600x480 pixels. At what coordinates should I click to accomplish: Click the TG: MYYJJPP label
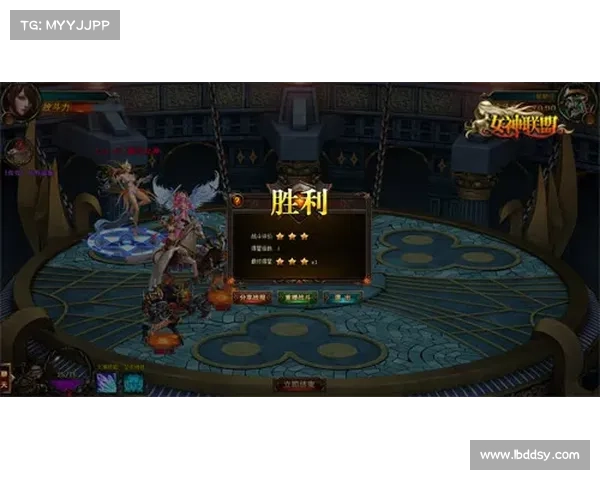[x=64, y=24]
